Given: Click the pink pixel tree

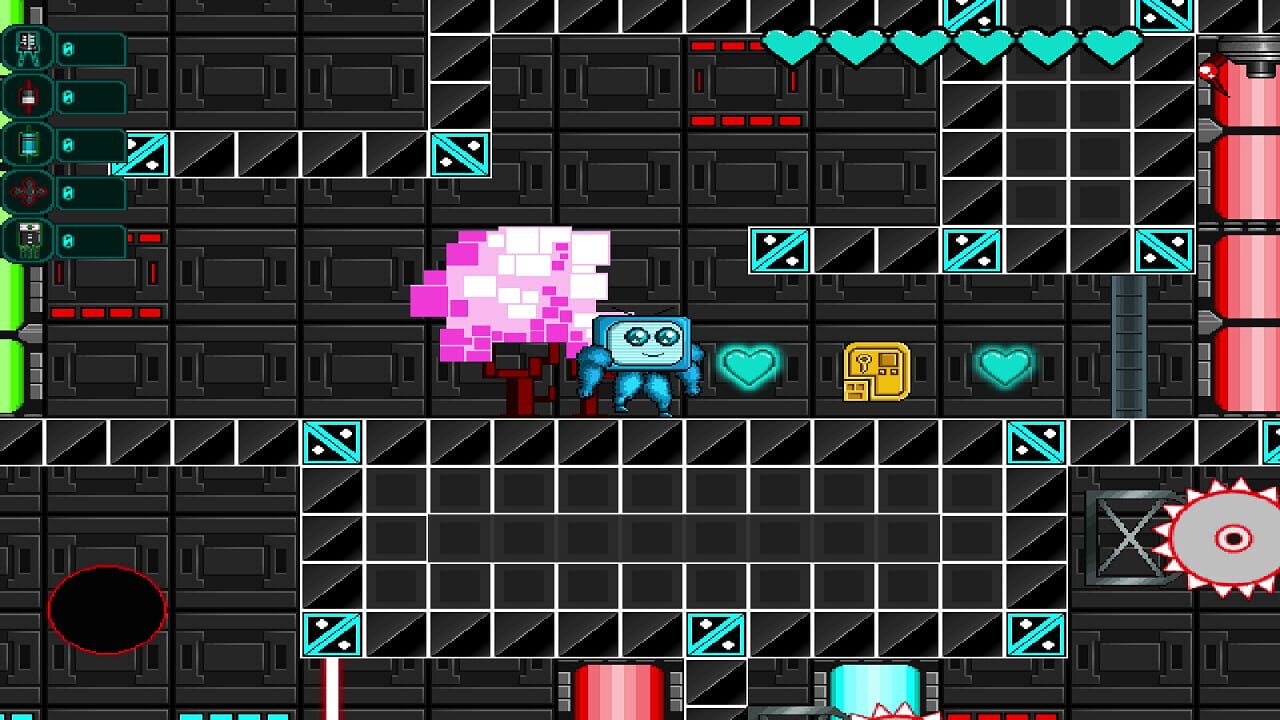Looking at the screenshot, I should 510,290.
